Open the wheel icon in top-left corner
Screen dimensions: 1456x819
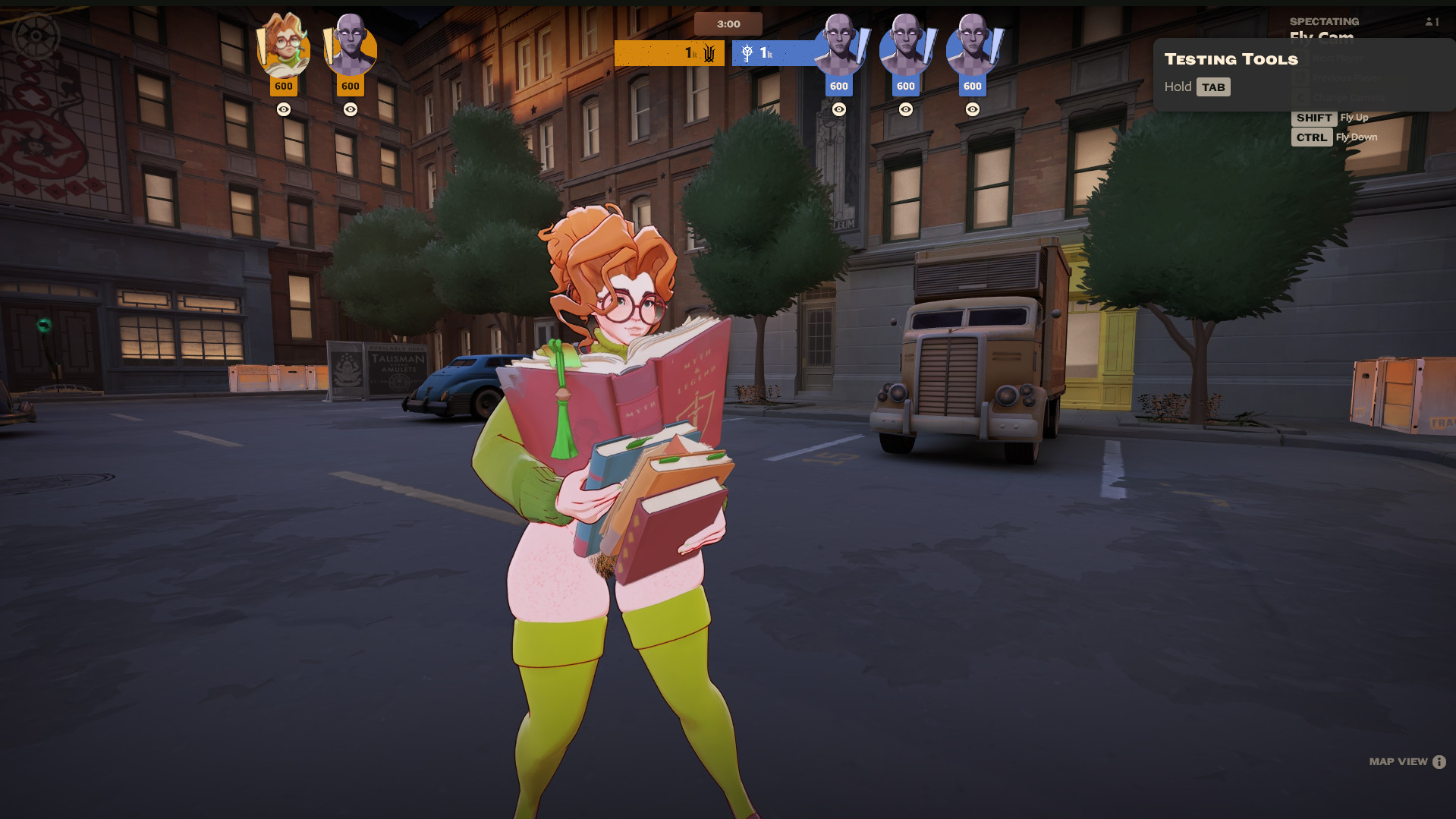pos(36,36)
